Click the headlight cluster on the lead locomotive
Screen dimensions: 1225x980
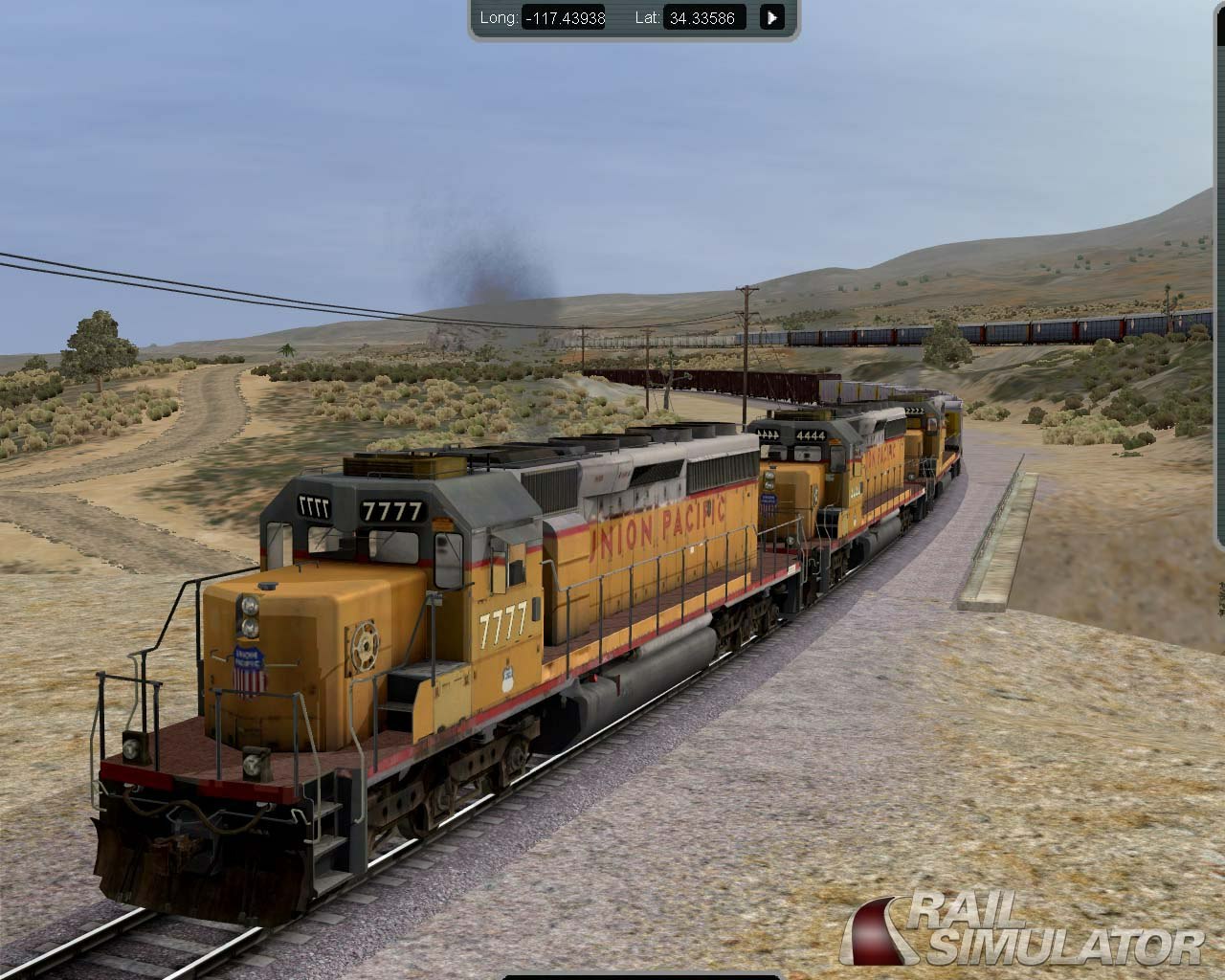[x=250, y=616]
